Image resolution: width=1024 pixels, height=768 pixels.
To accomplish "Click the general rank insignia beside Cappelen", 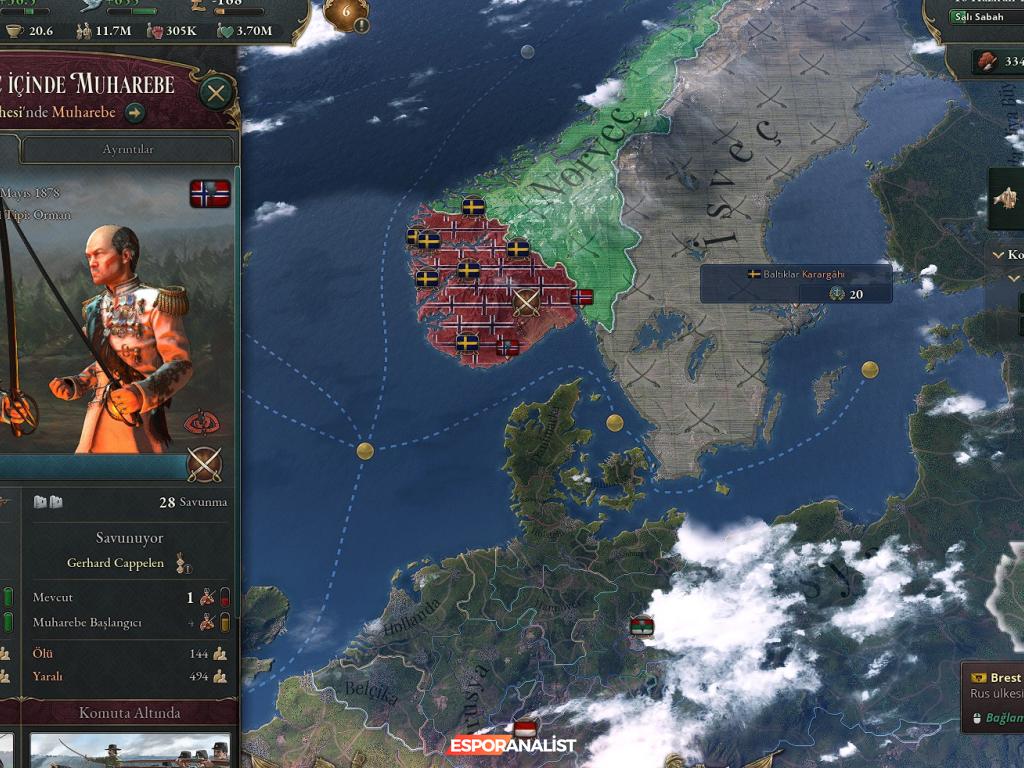I will point(183,565).
